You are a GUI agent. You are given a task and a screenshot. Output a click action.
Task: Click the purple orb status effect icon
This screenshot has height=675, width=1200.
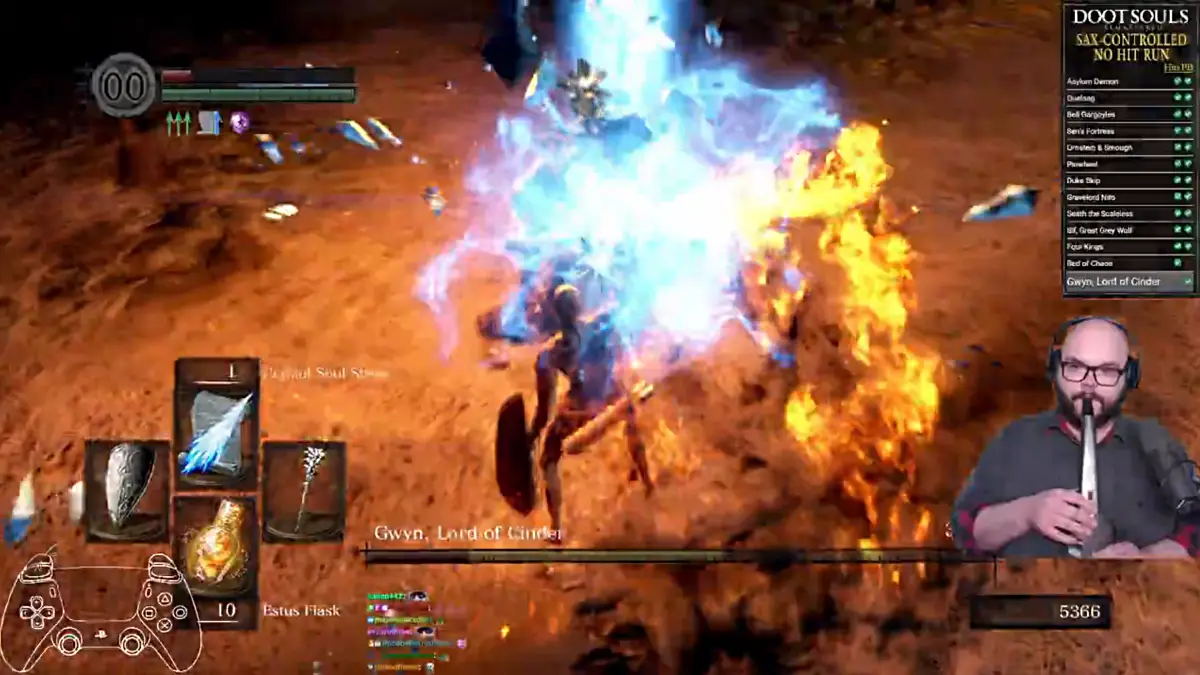pyautogui.click(x=239, y=122)
